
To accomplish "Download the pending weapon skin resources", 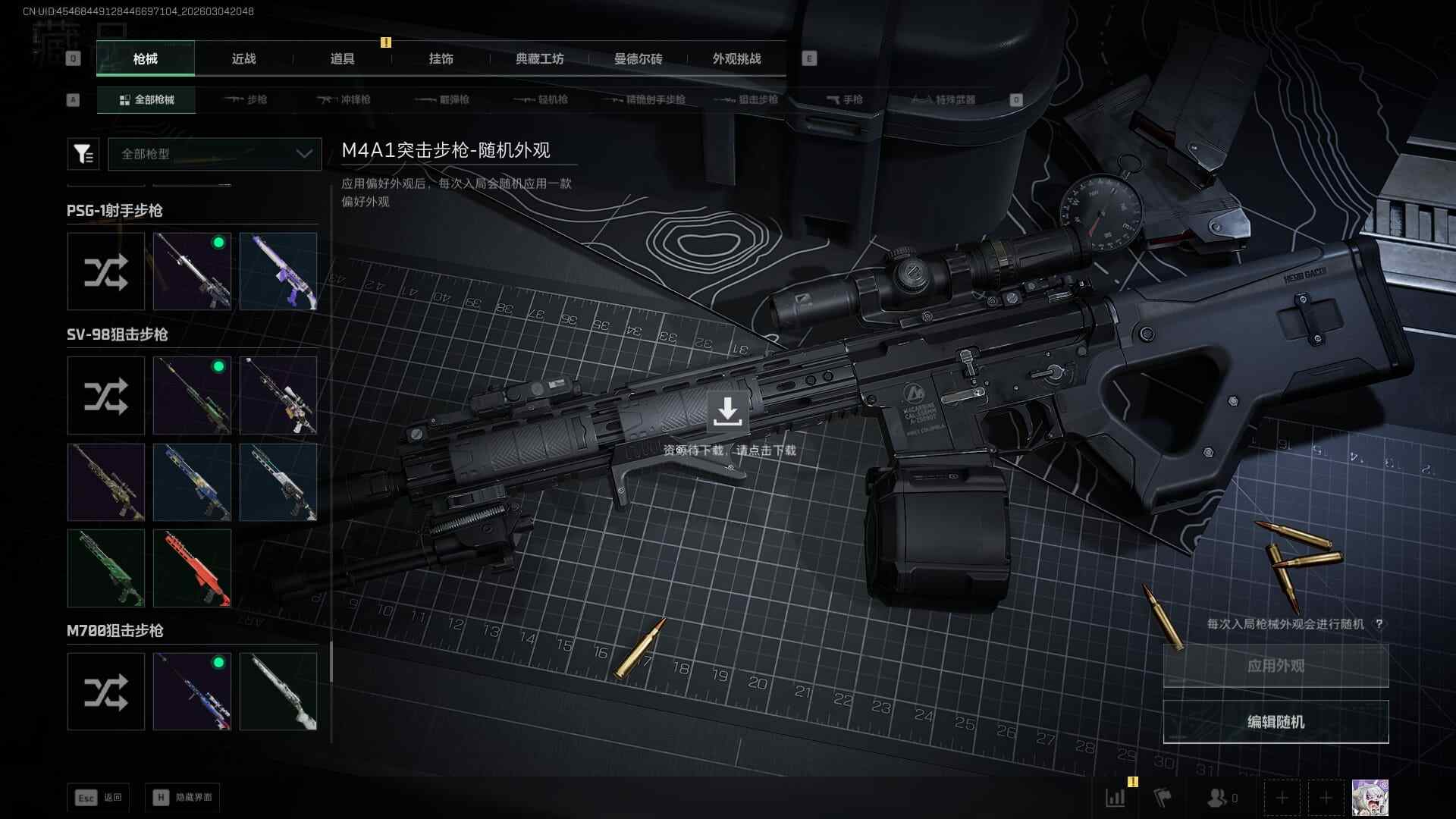I will pos(727,412).
